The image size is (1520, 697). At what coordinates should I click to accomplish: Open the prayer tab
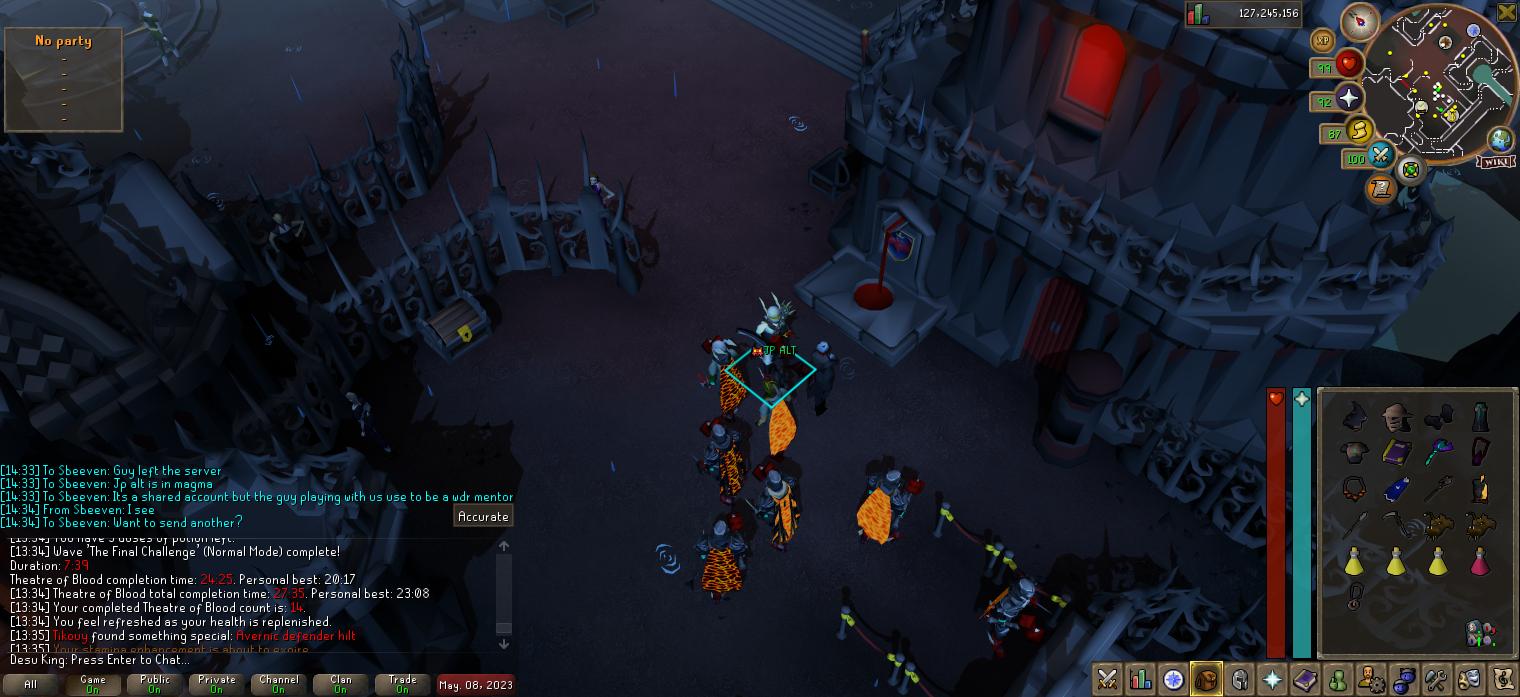tap(1272, 680)
